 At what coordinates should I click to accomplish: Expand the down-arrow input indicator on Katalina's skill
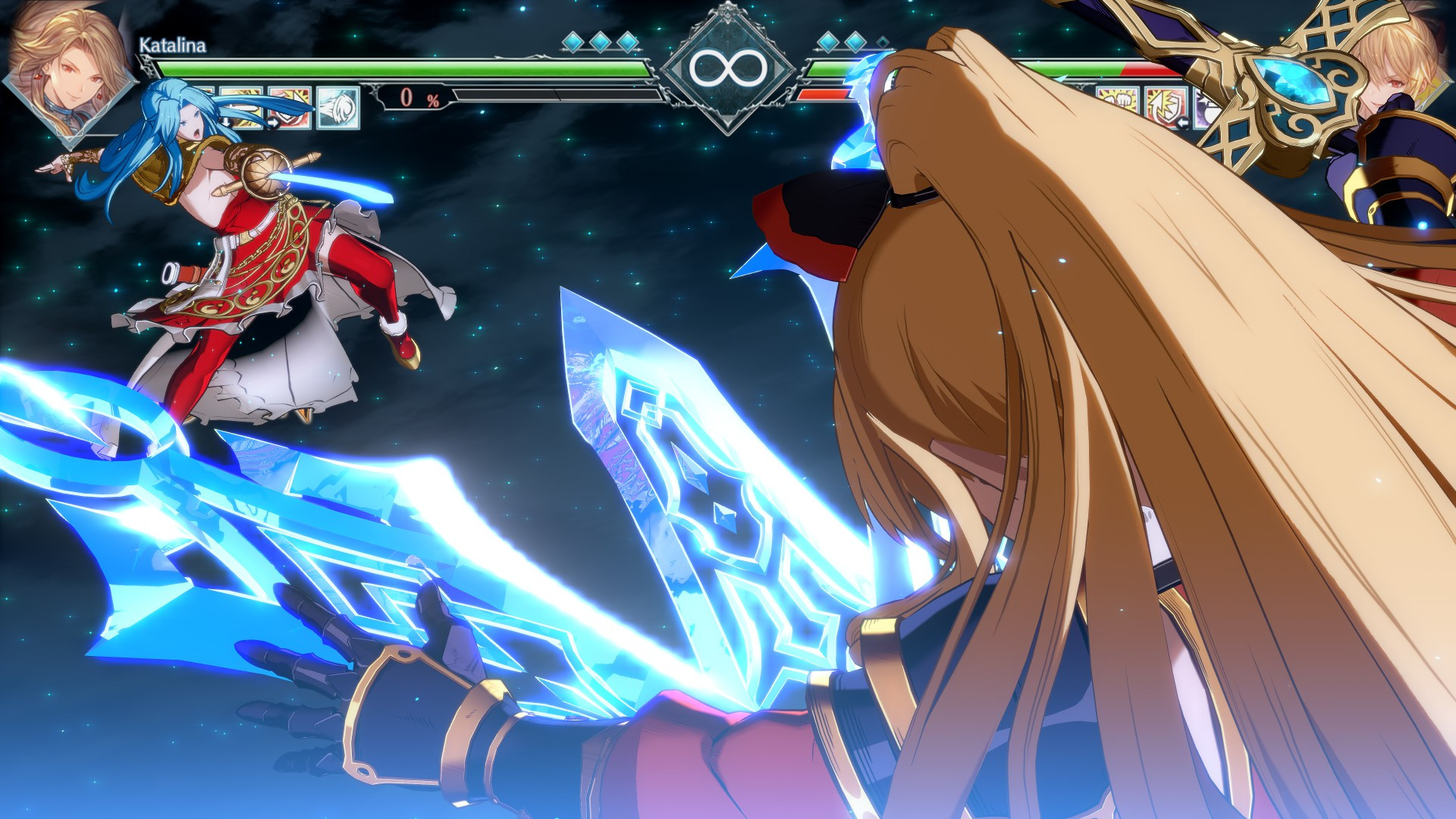point(226,123)
